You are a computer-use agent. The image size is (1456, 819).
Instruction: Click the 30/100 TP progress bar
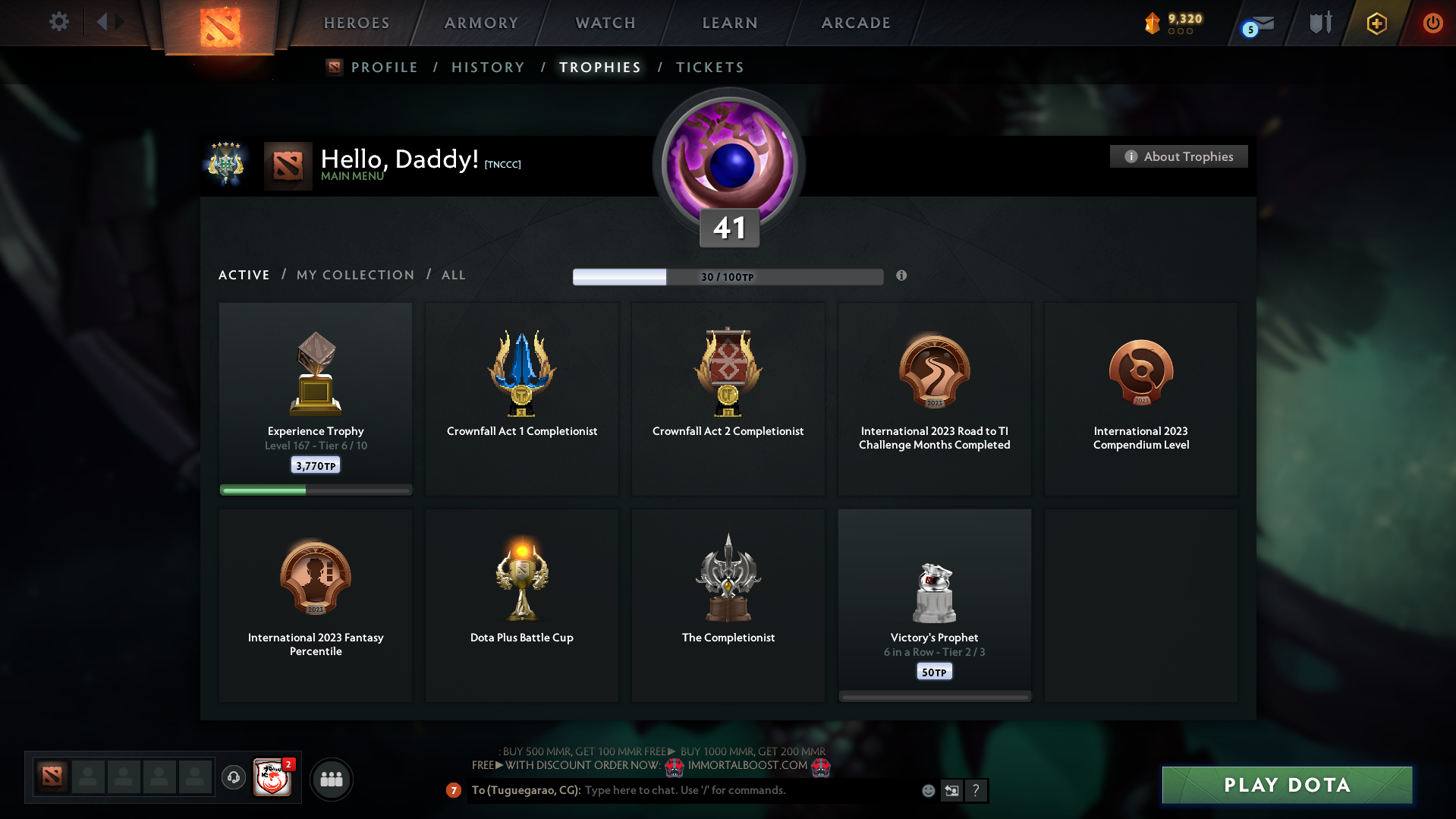[728, 276]
